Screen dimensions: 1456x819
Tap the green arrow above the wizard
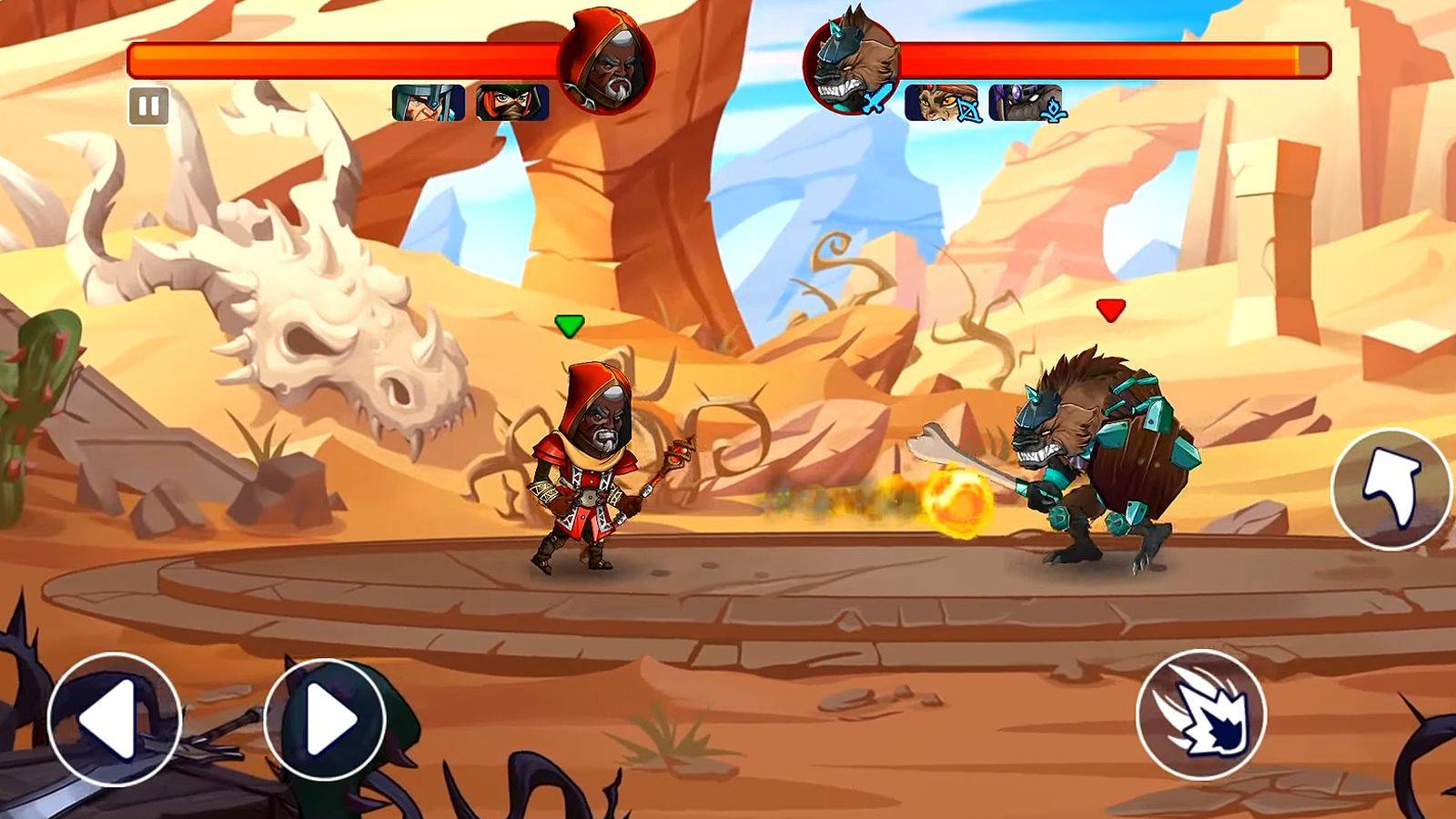tap(570, 323)
